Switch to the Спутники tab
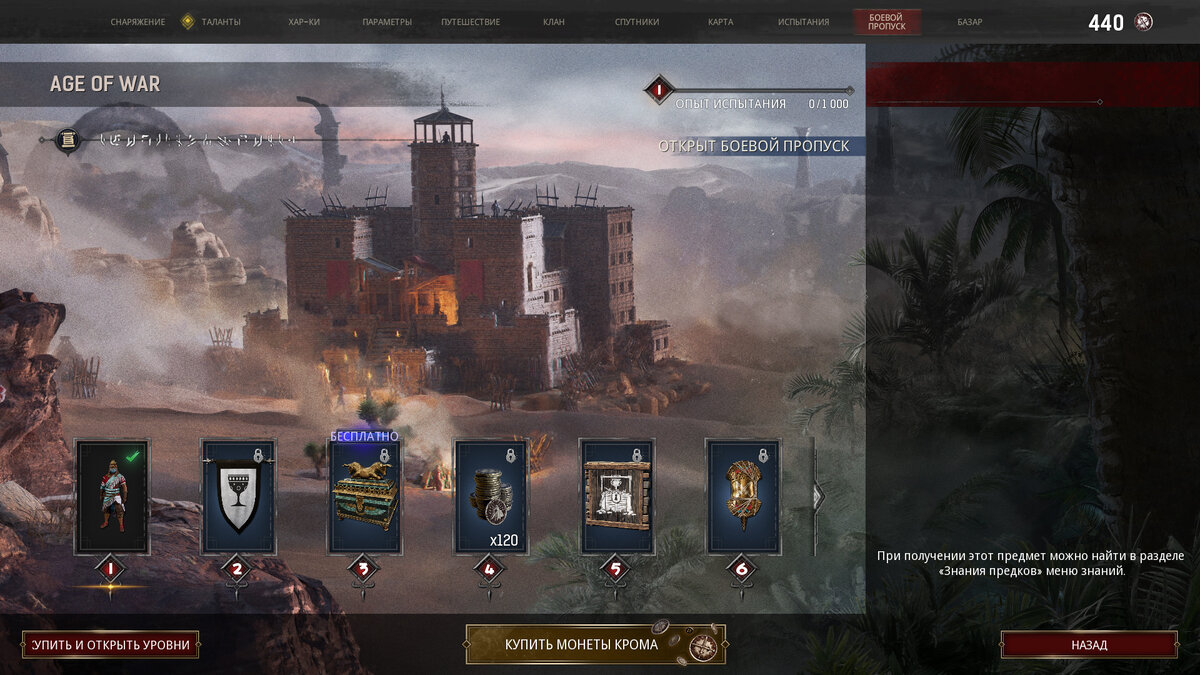Viewport: 1200px width, 675px height. click(x=637, y=22)
